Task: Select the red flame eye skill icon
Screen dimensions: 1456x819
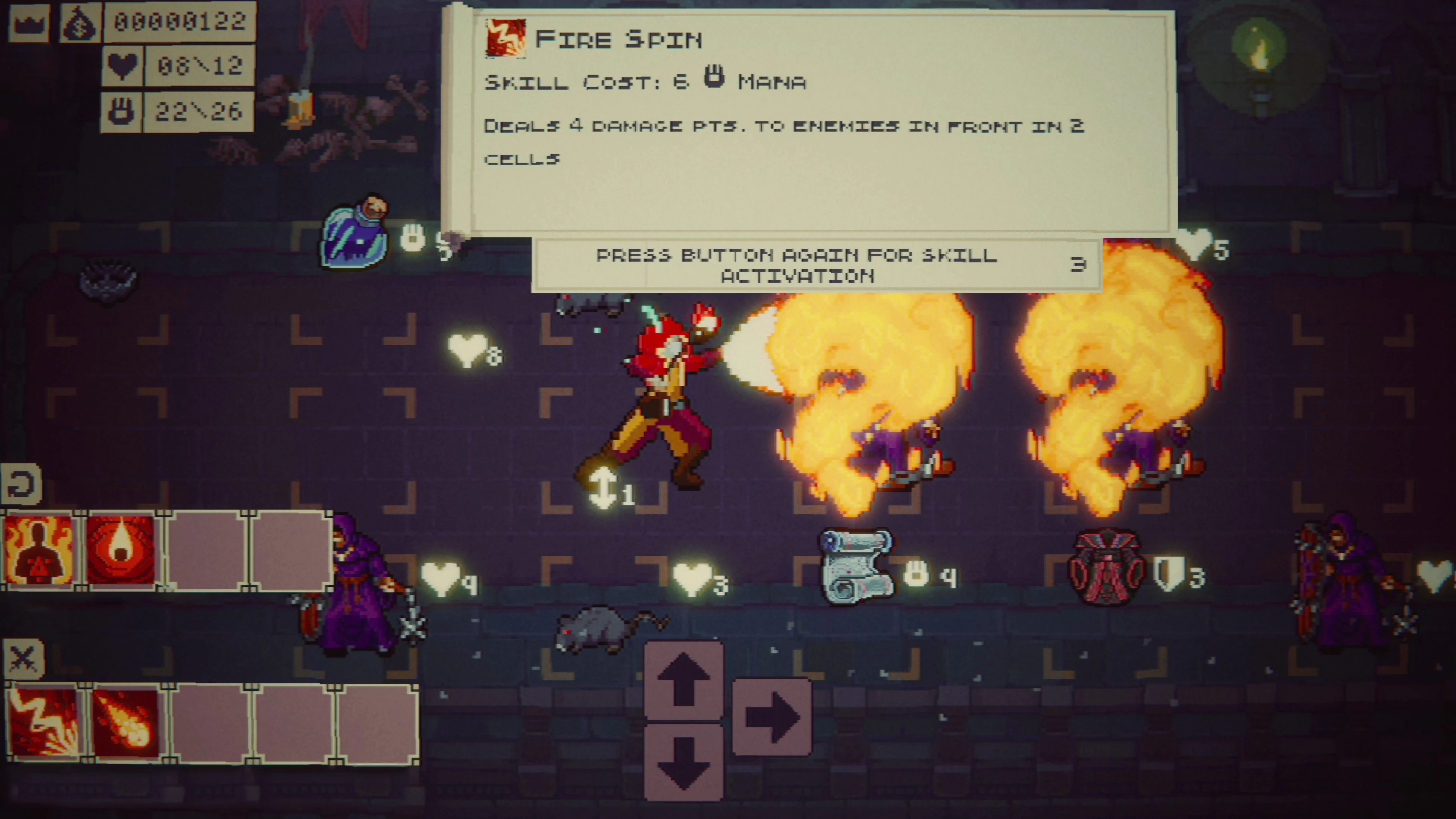Action: pos(120,548)
